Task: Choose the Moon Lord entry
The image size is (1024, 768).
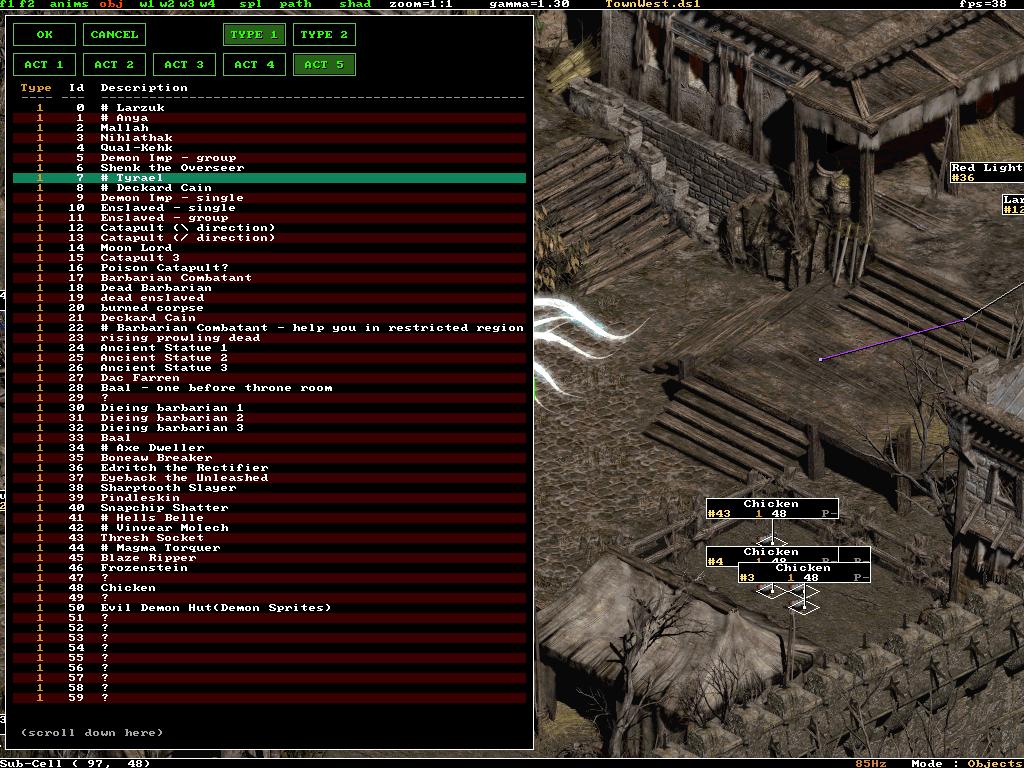Action: coord(136,248)
